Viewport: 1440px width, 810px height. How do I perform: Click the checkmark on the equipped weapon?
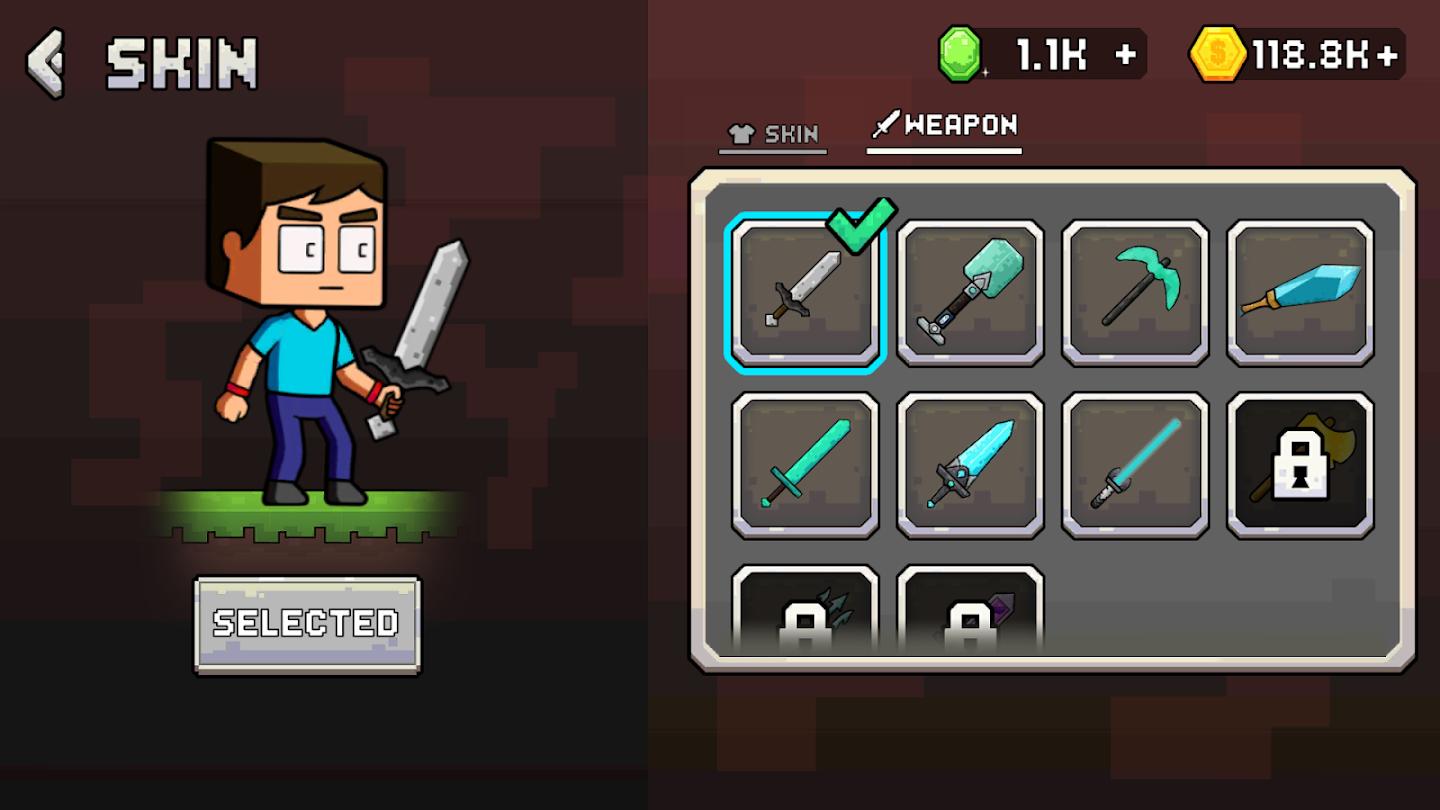(x=860, y=224)
